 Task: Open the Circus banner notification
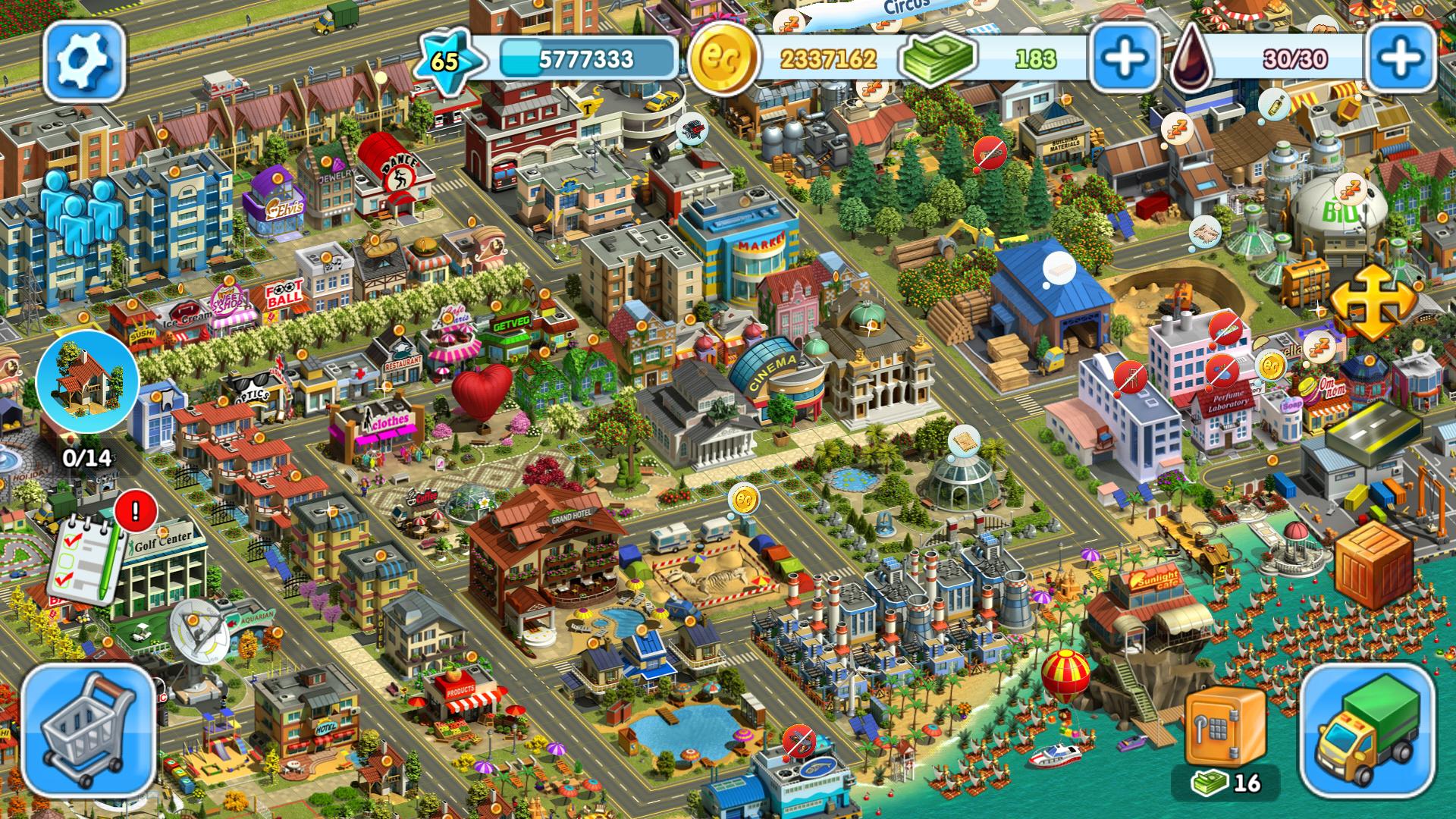908,6
